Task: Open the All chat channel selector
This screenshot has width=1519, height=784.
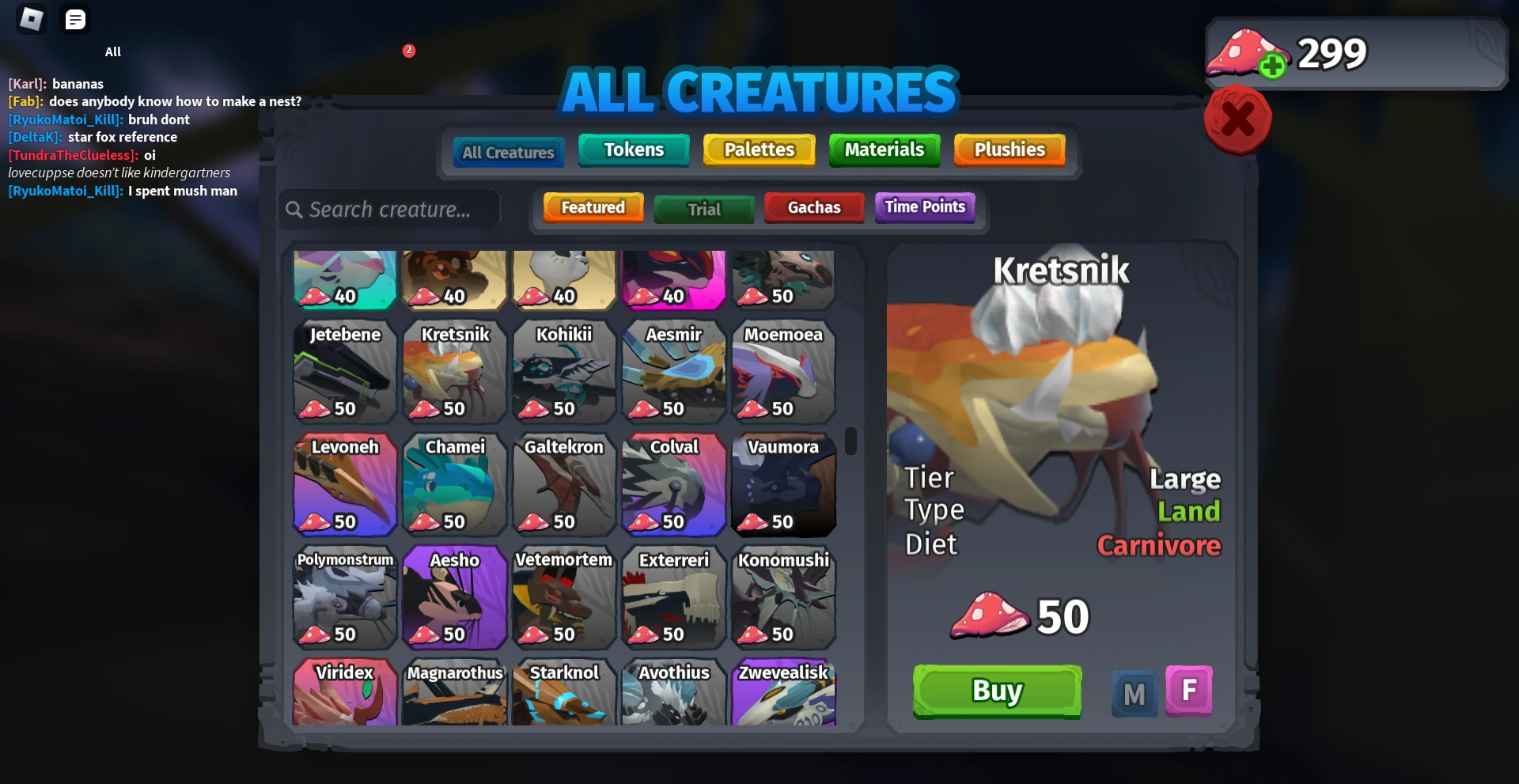Action: tap(112, 51)
